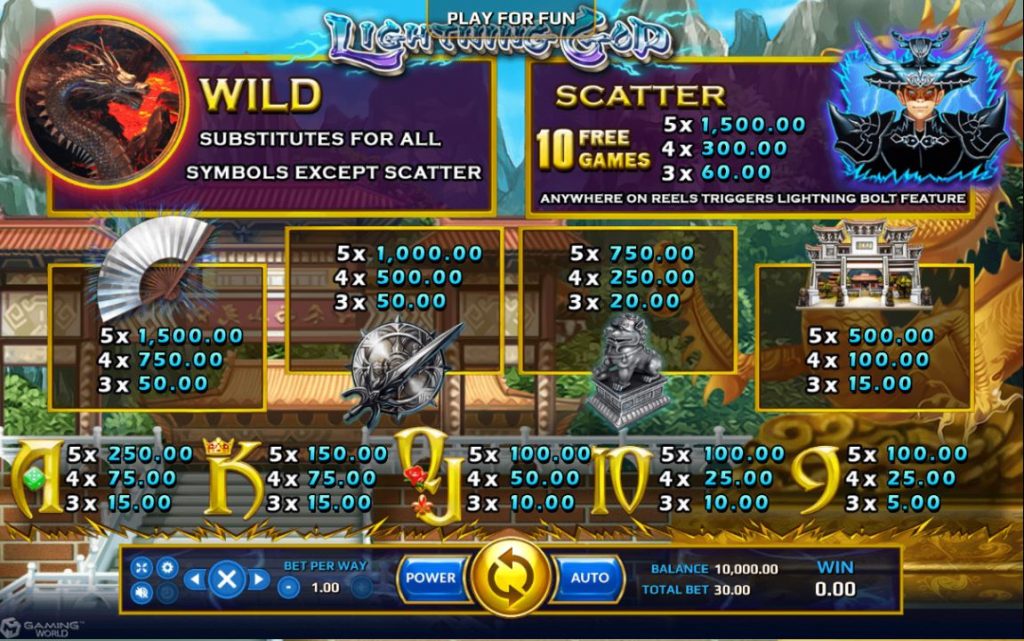Image resolution: width=1024 pixels, height=641 pixels.
Task: Toggle the sound mute icon
Action: pyautogui.click(x=141, y=592)
